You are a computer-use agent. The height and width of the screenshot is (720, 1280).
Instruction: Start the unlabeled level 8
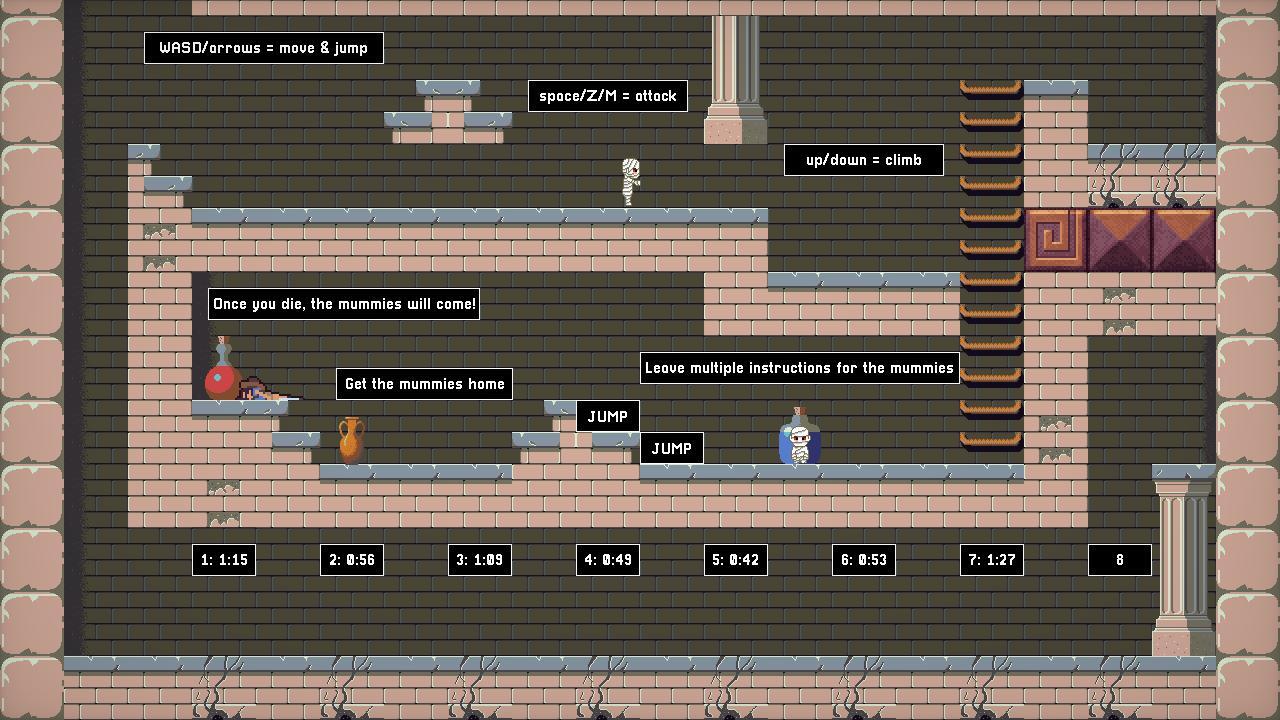[x=1119, y=560]
